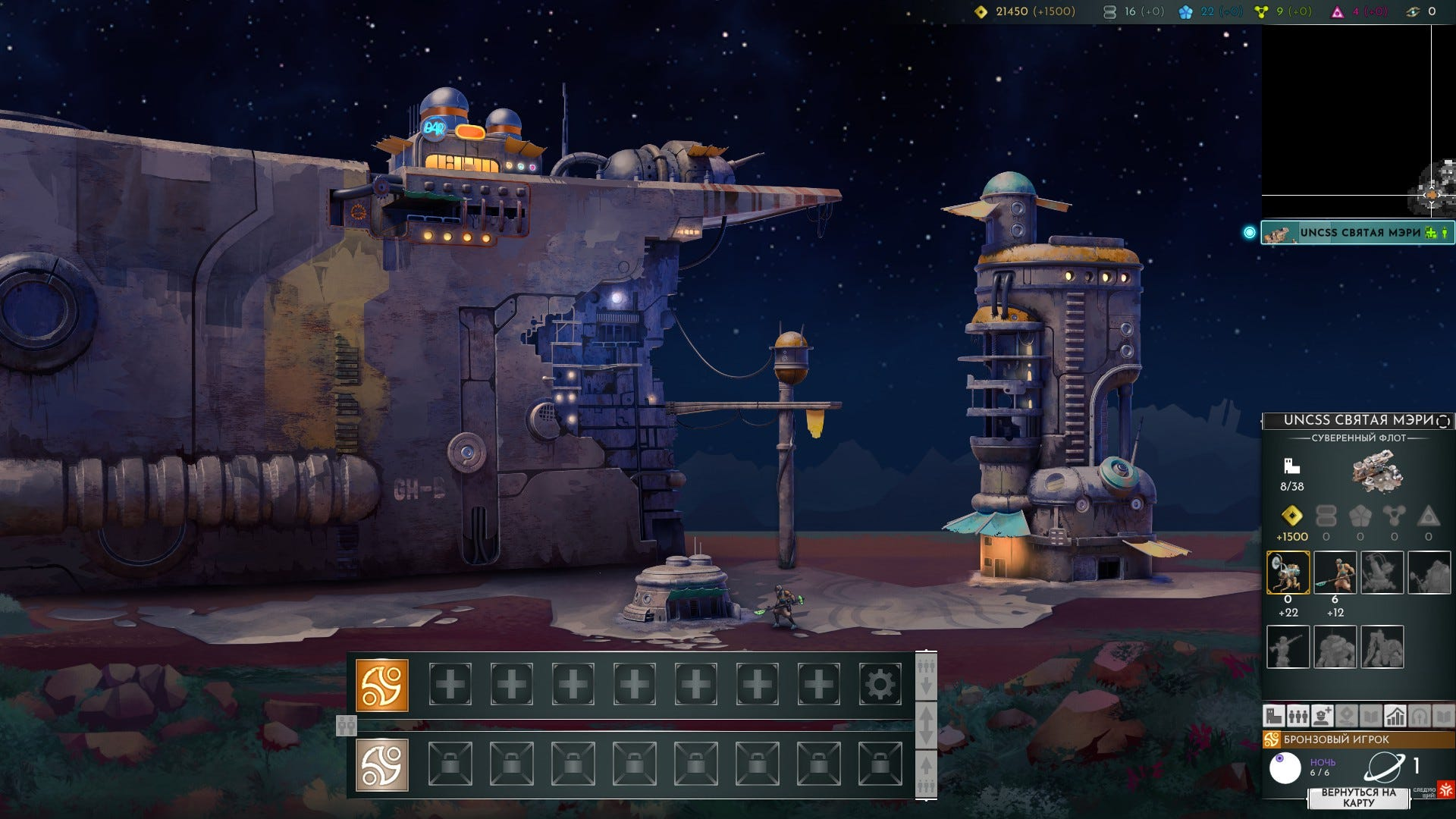Click the fleet panel's circular corner button
Screen dimensions: 1456x819
[1443, 421]
